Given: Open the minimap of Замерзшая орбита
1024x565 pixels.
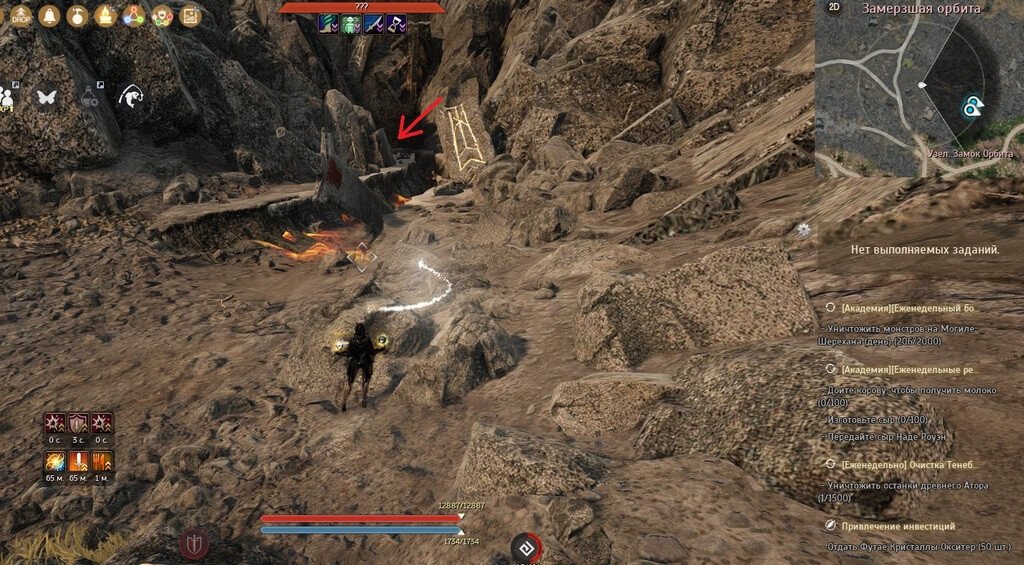Looking at the screenshot, I should click(918, 90).
